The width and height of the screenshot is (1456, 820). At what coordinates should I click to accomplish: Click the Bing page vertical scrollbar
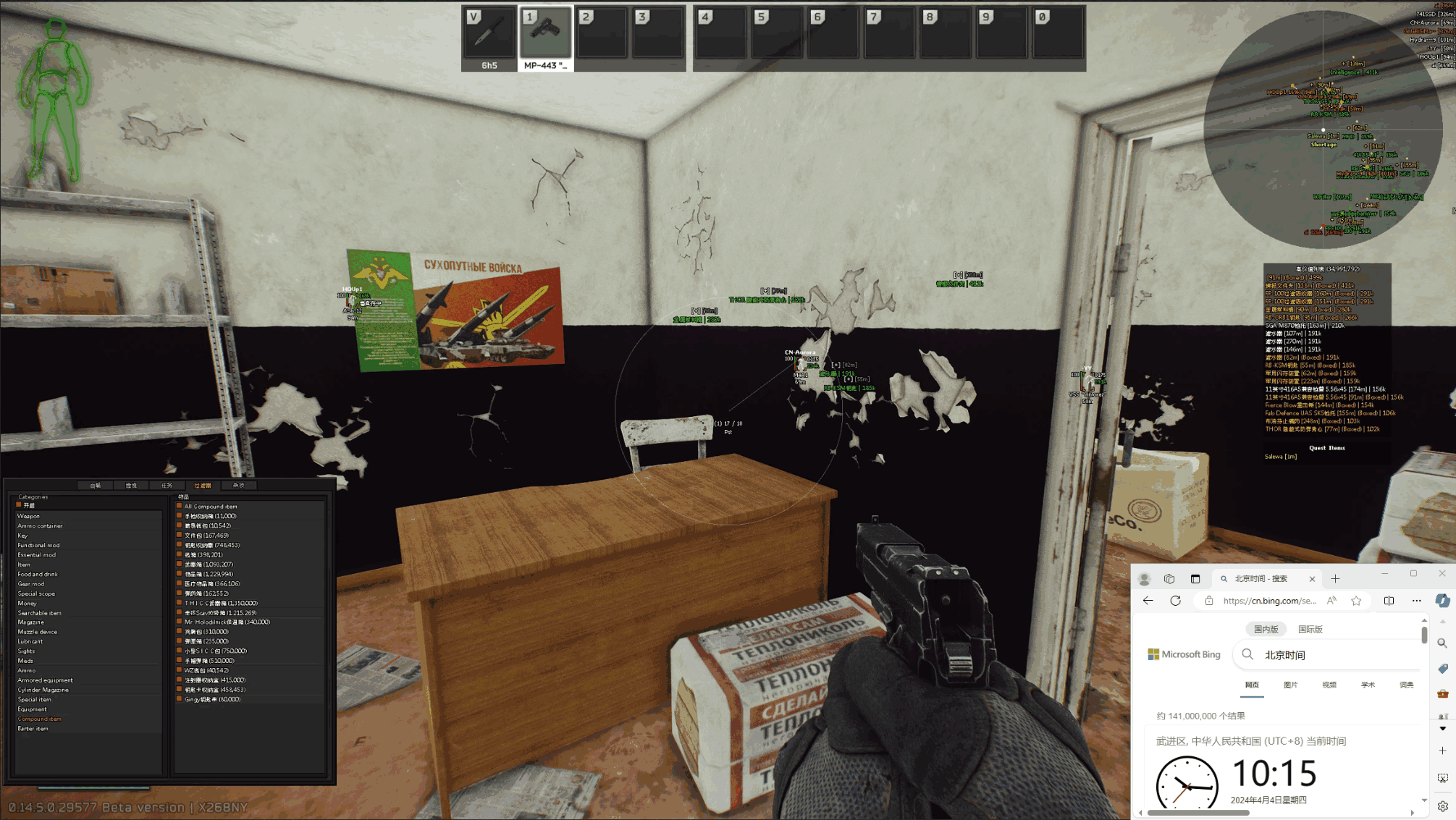(1423, 634)
